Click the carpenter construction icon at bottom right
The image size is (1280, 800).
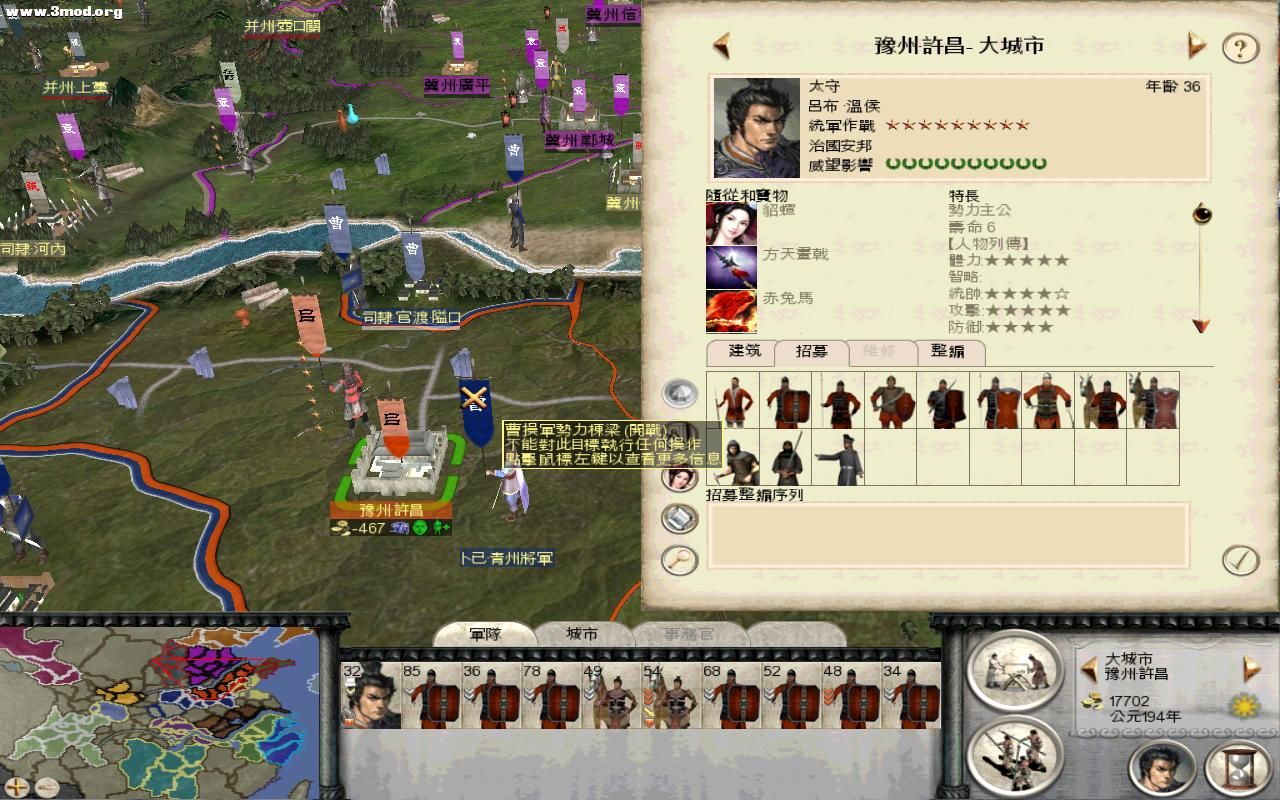click(x=1016, y=672)
